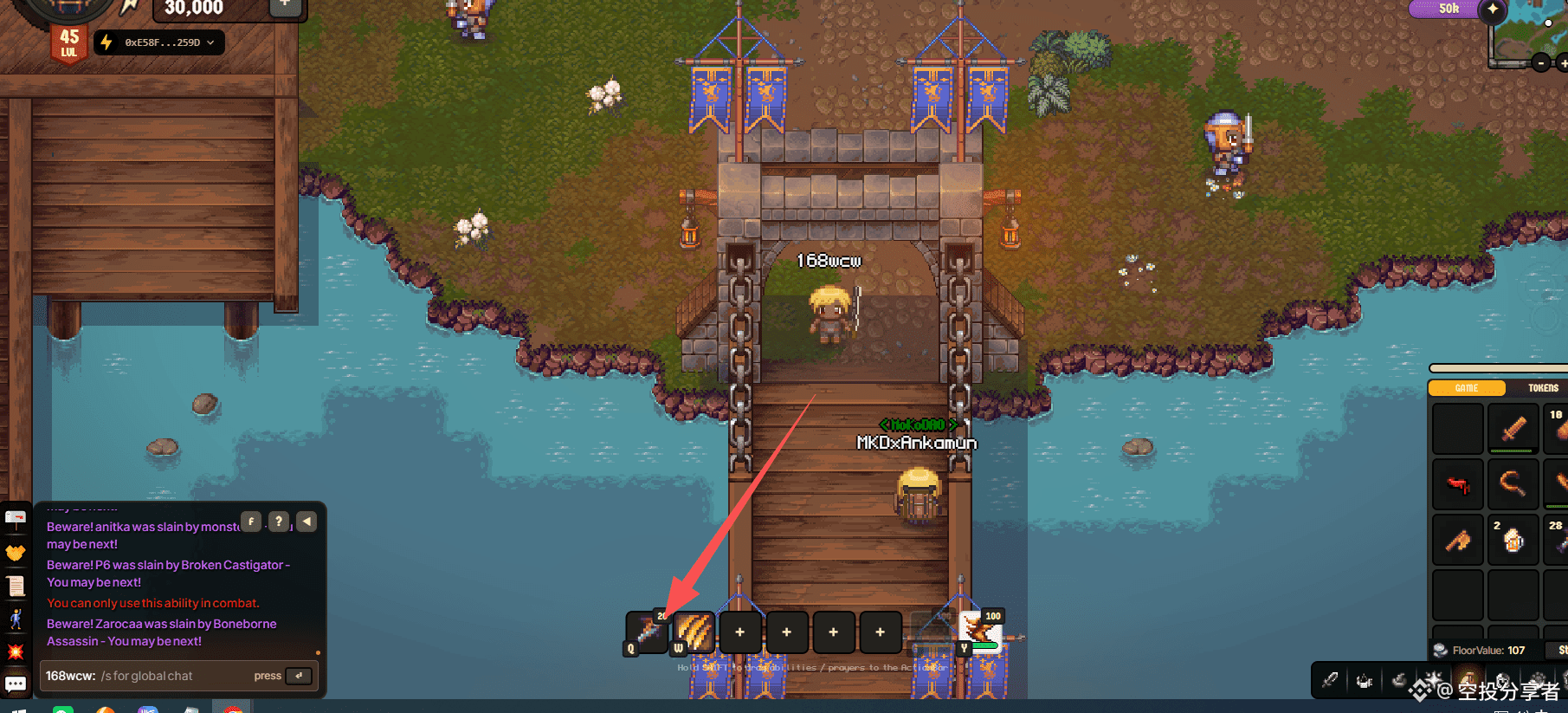Select the wooden sword inventory slot
This screenshot has width=1568, height=713.
point(1513,428)
